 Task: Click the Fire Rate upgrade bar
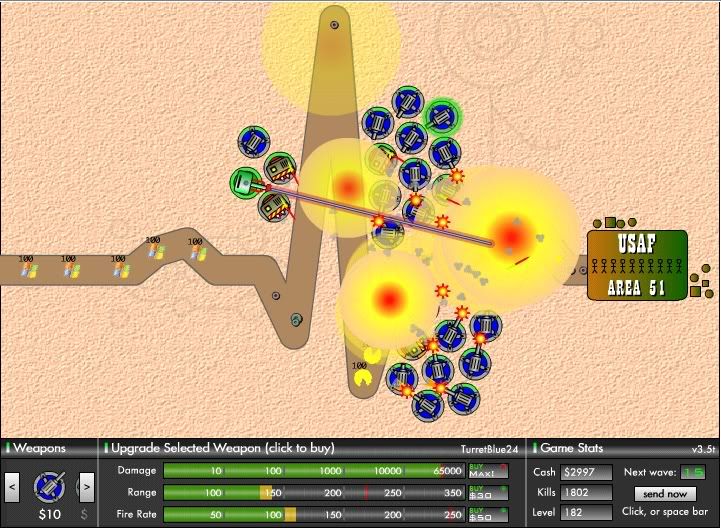coord(313,514)
